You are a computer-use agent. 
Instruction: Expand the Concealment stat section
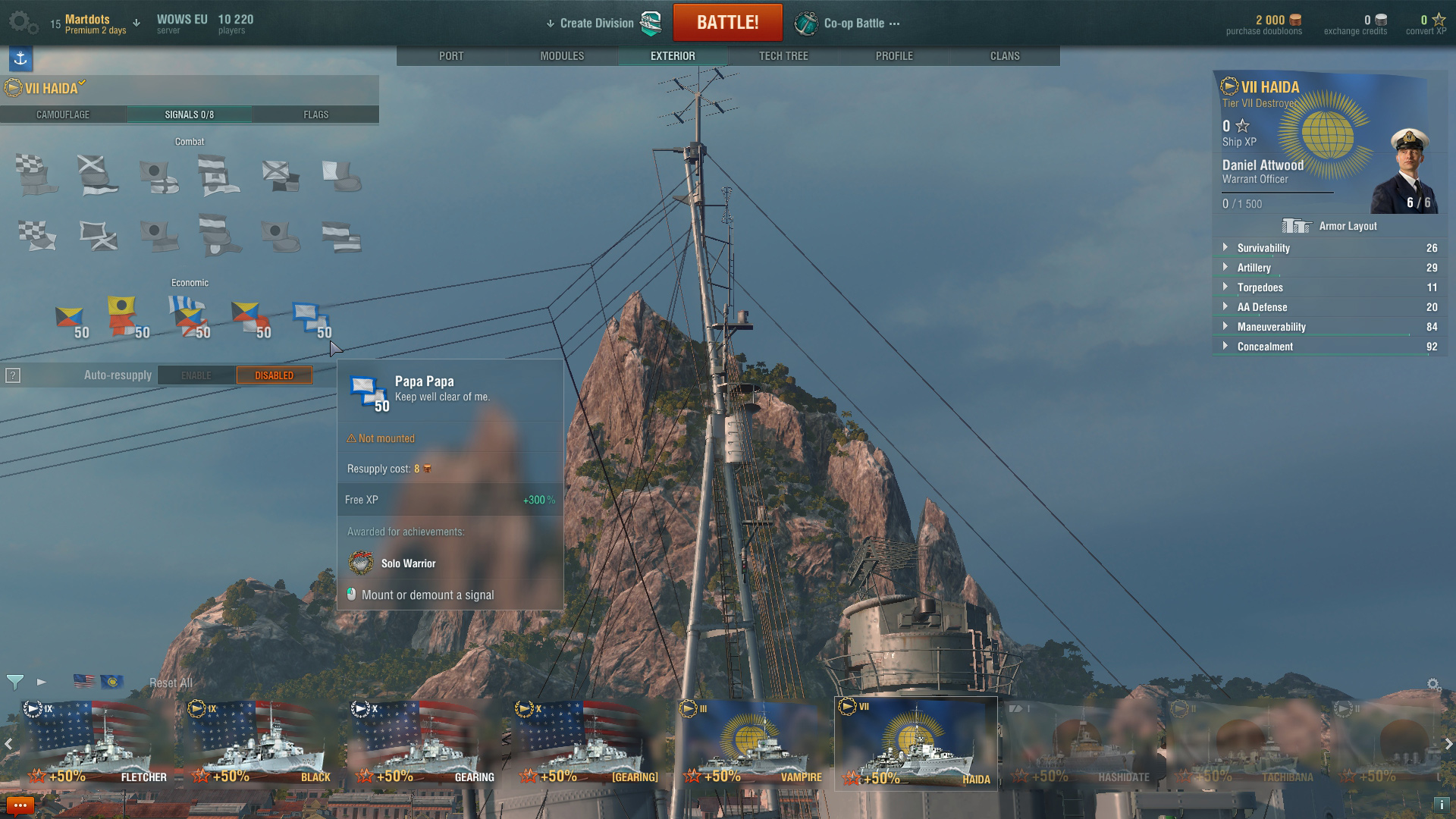1226,347
